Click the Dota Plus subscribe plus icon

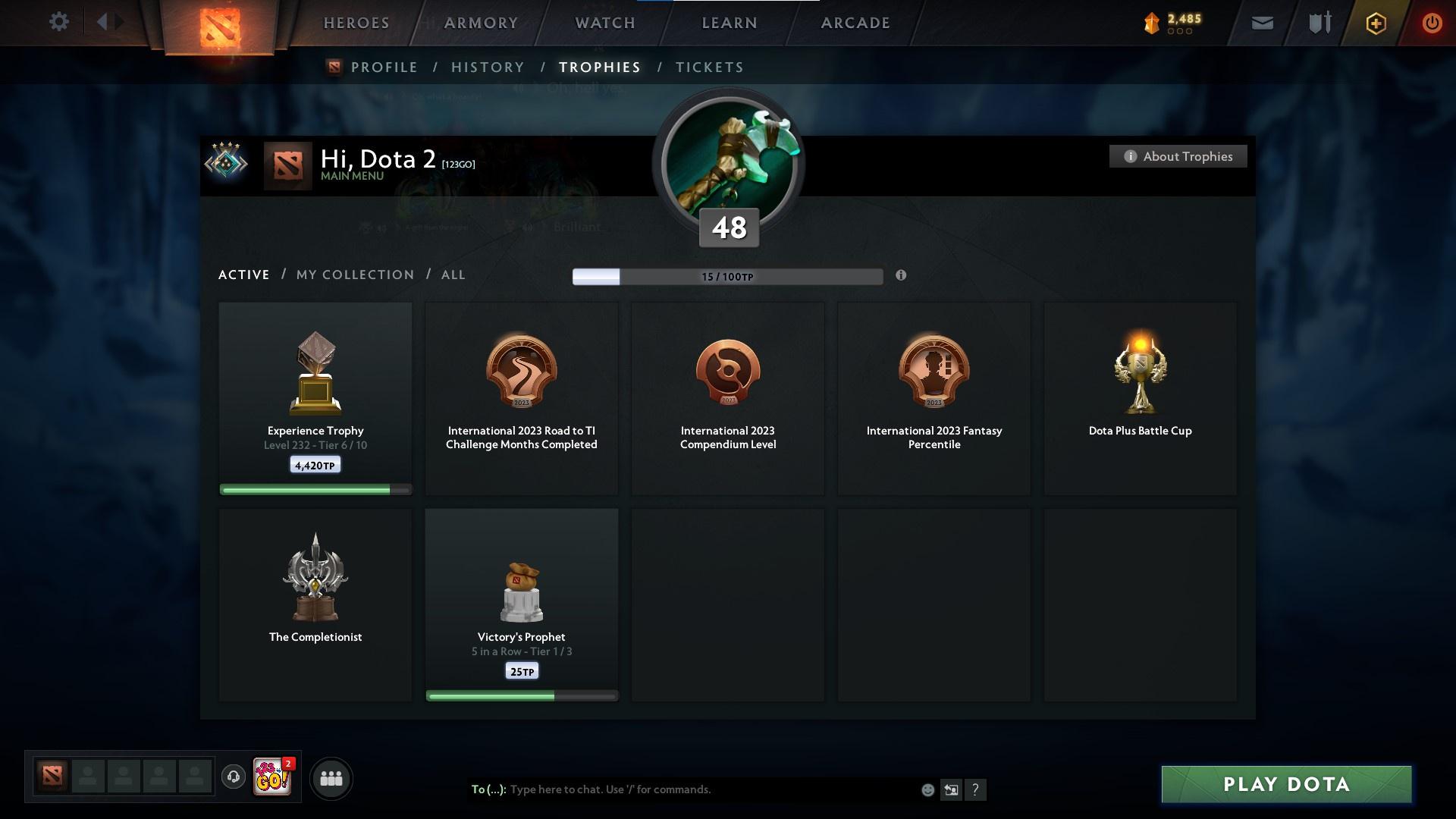(x=1375, y=23)
